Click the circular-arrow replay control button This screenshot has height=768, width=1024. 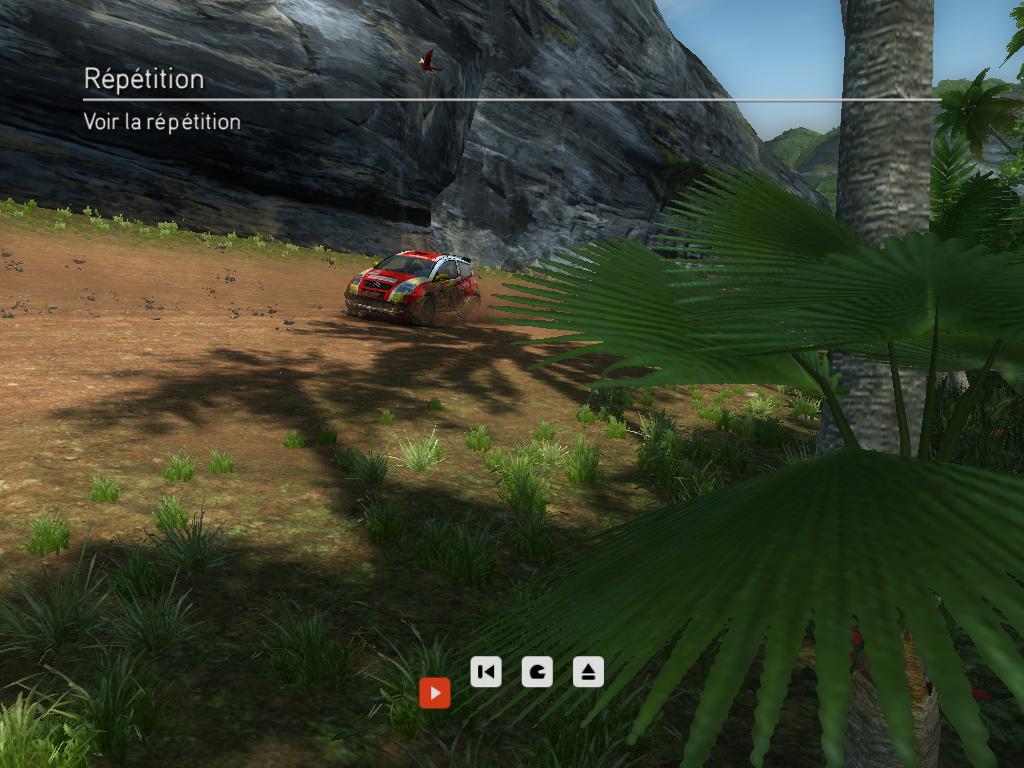coord(537,672)
